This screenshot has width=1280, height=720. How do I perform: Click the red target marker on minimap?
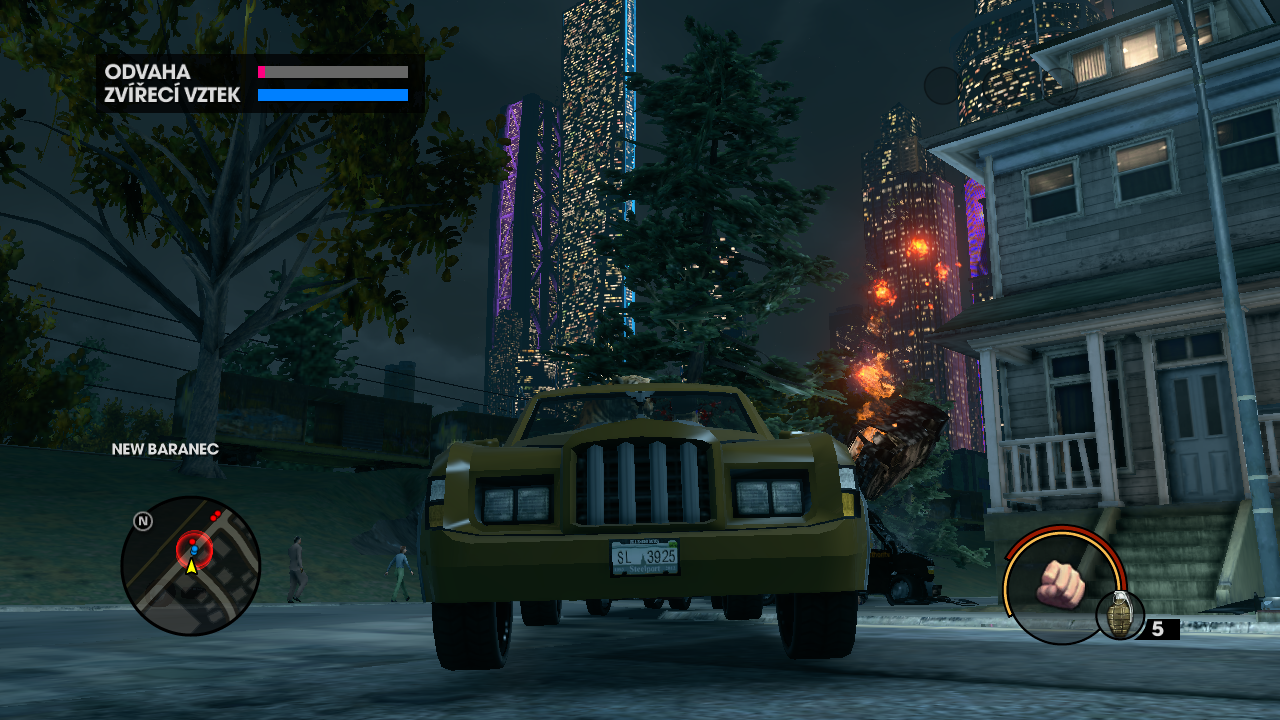tap(194, 548)
